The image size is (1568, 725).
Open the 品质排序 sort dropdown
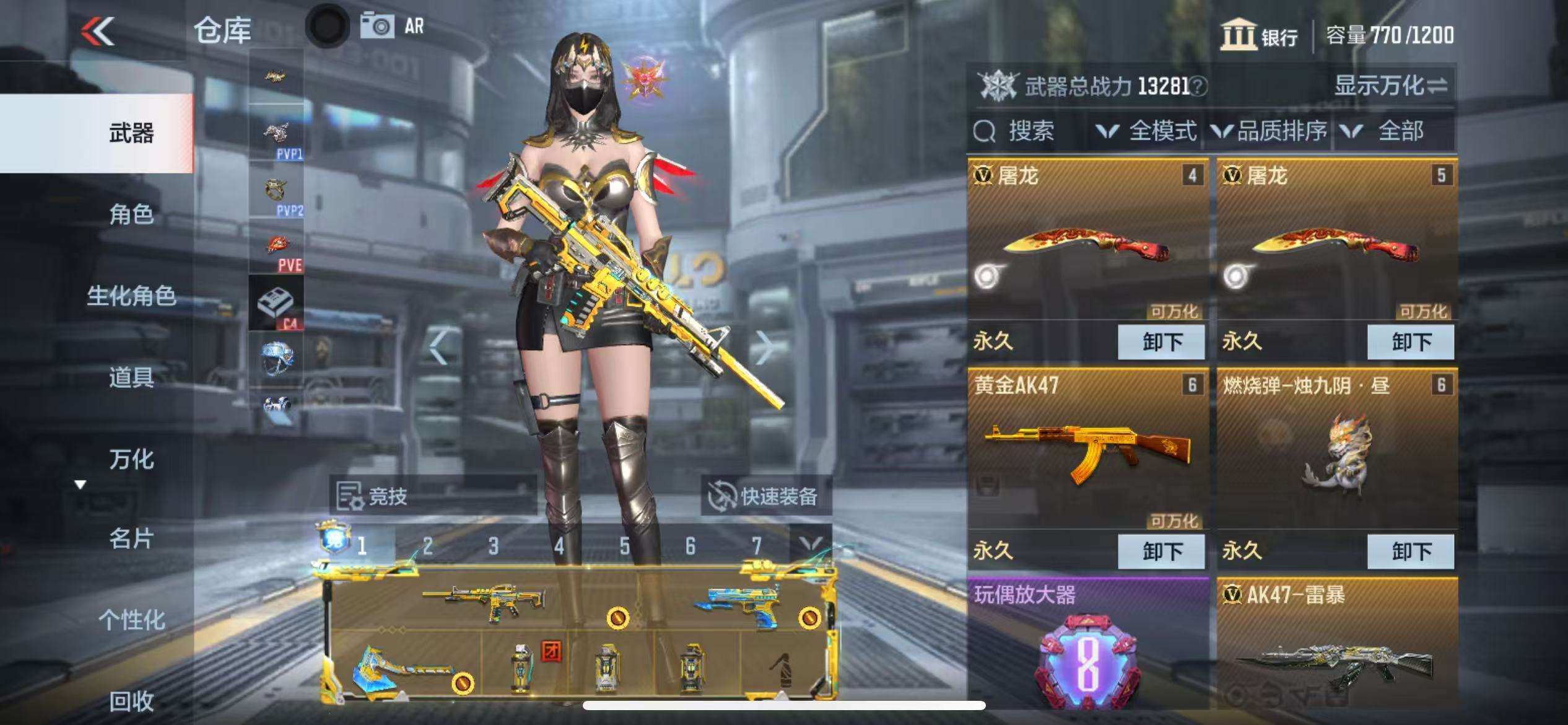(x=1270, y=131)
